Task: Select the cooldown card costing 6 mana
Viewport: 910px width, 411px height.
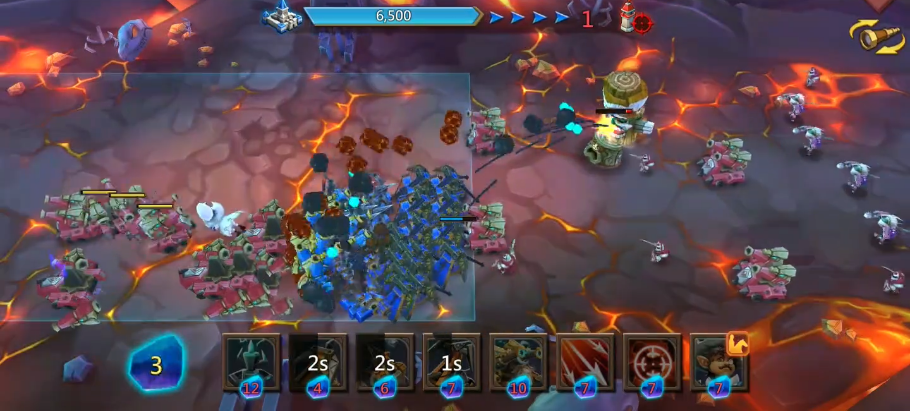Action: pyautogui.click(x=385, y=361)
